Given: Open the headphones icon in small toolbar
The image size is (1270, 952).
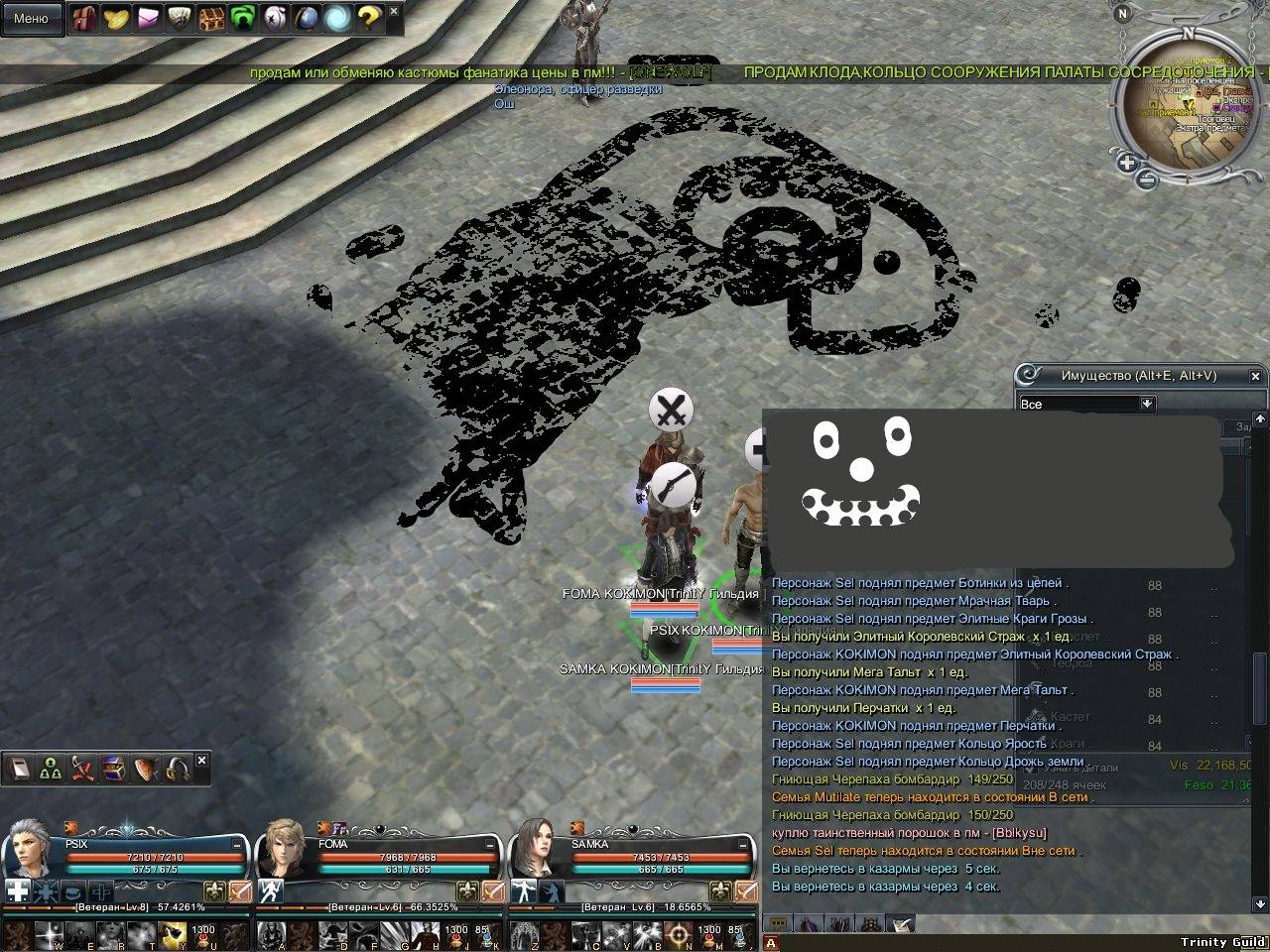Looking at the screenshot, I should (179, 769).
